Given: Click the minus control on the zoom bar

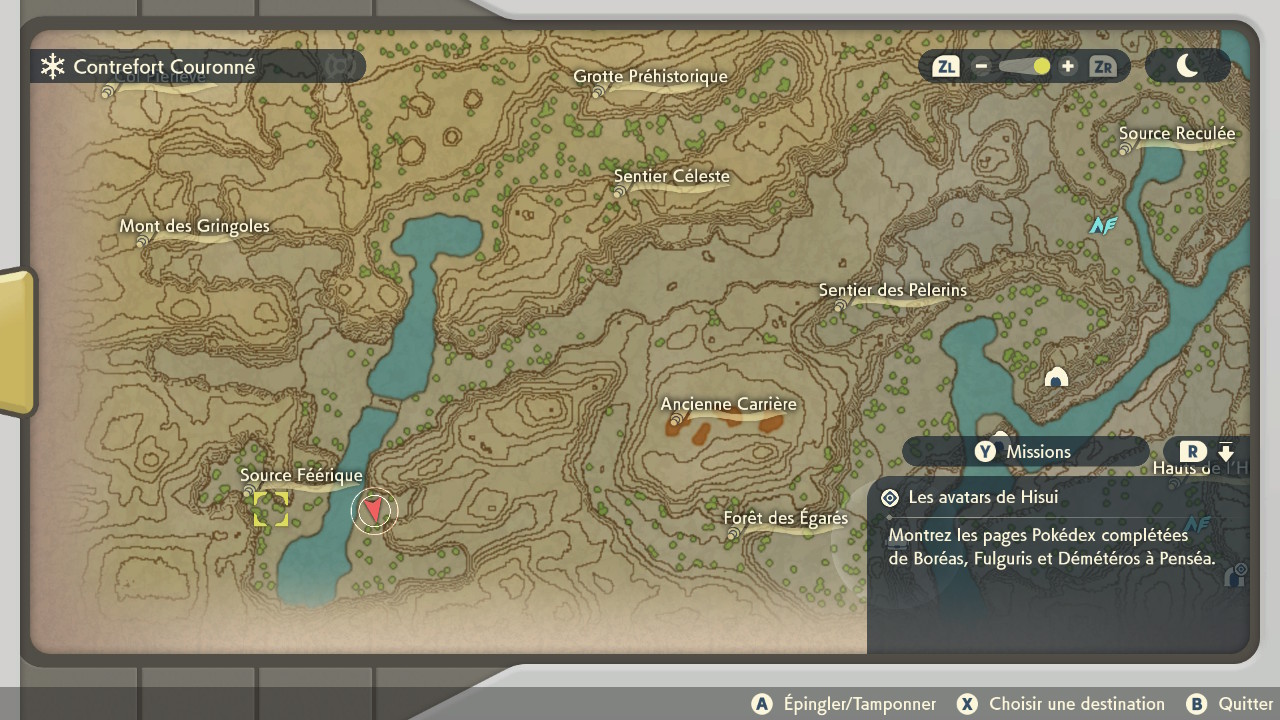Looking at the screenshot, I should click(x=980, y=66).
